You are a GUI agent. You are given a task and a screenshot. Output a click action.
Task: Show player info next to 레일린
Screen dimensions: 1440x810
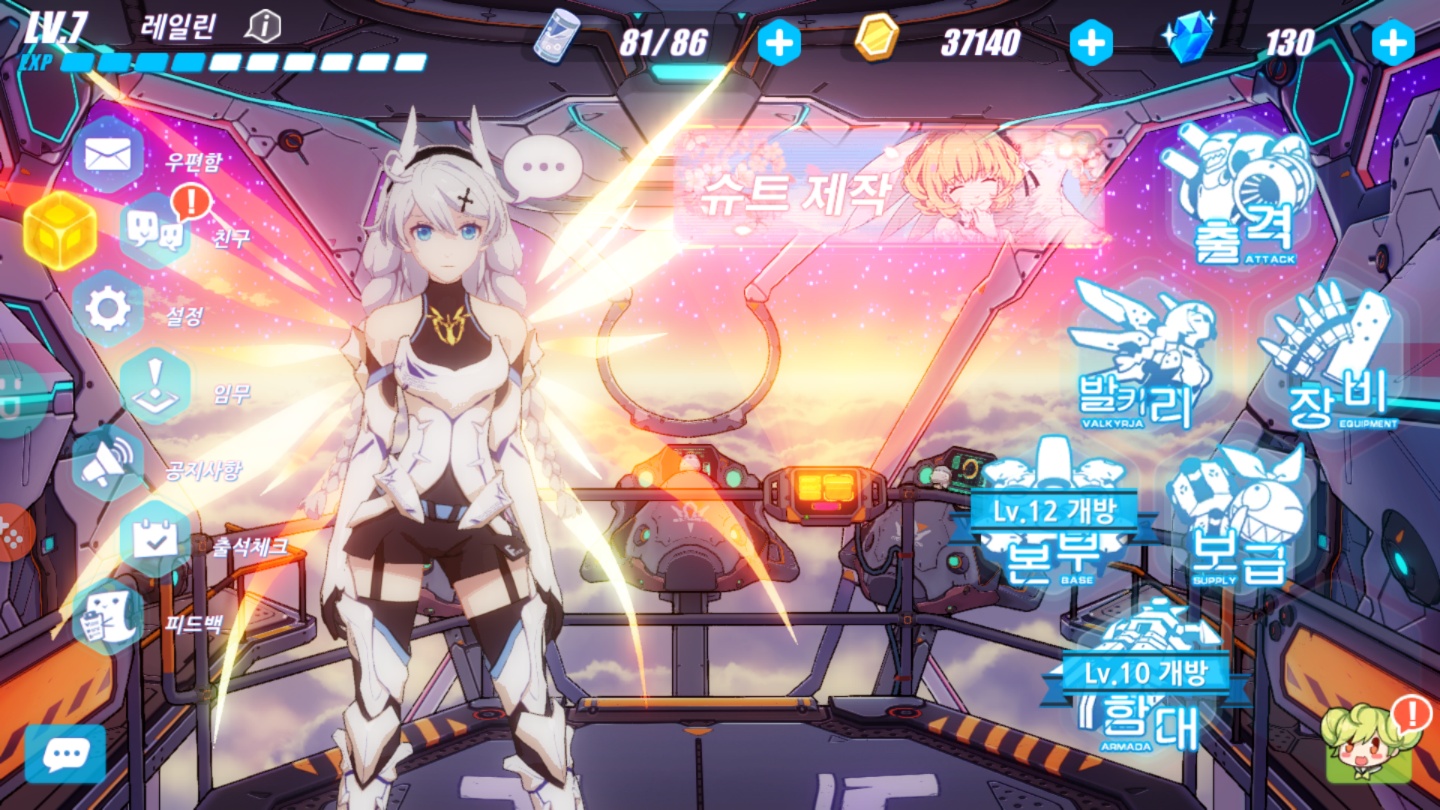coord(262,27)
